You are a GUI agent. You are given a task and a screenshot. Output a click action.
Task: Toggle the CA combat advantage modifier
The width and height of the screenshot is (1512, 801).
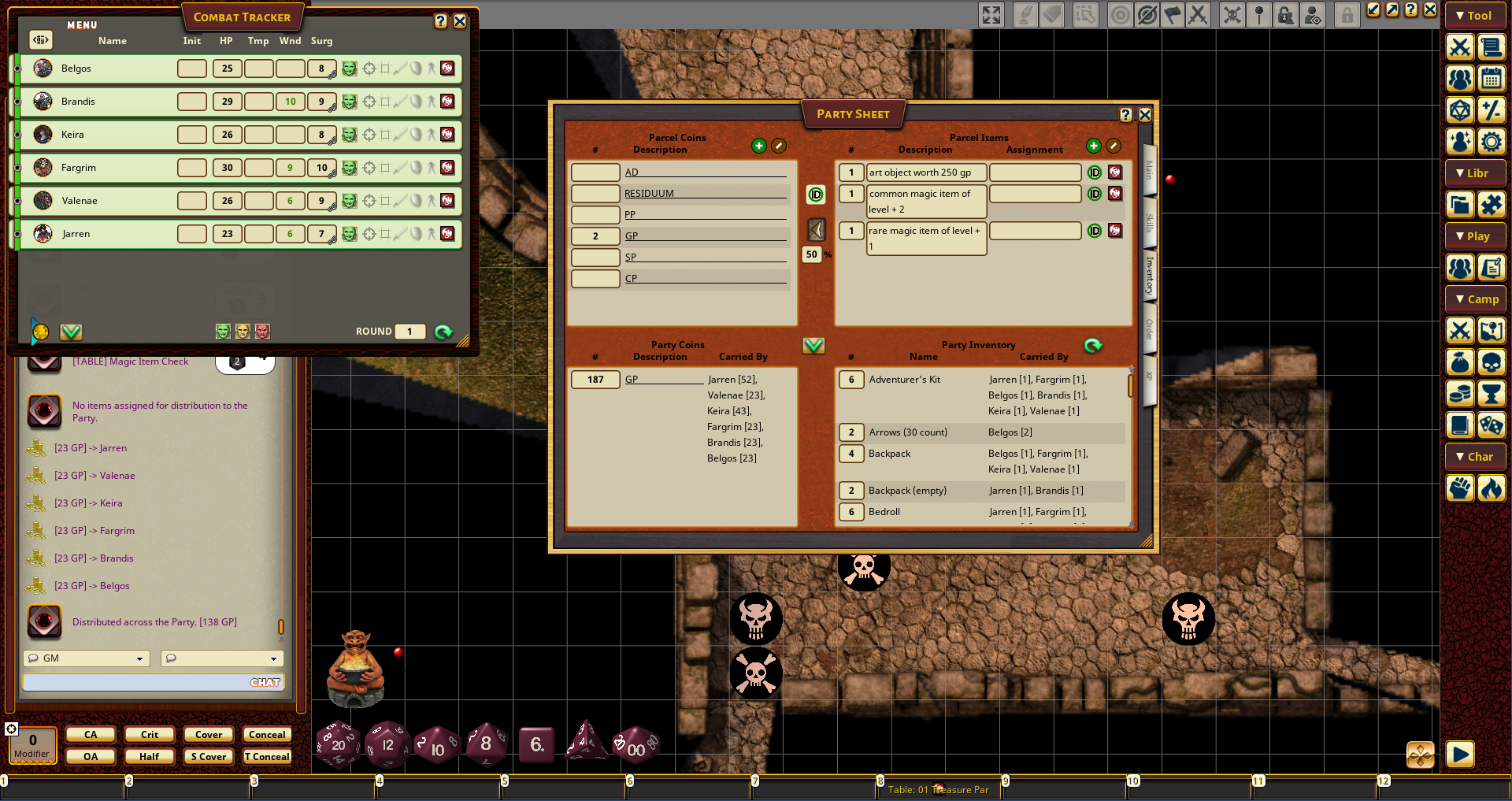(x=91, y=735)
